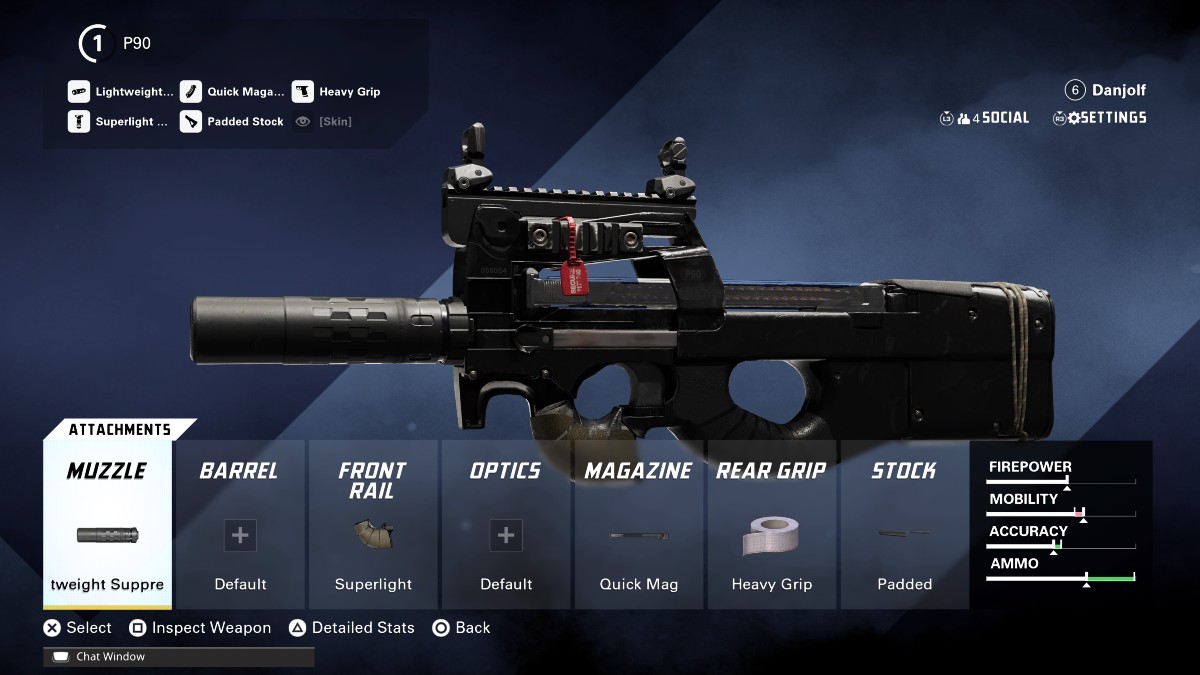
Task: Open the Optics attachment slot
Action: [x=506, y=525]
